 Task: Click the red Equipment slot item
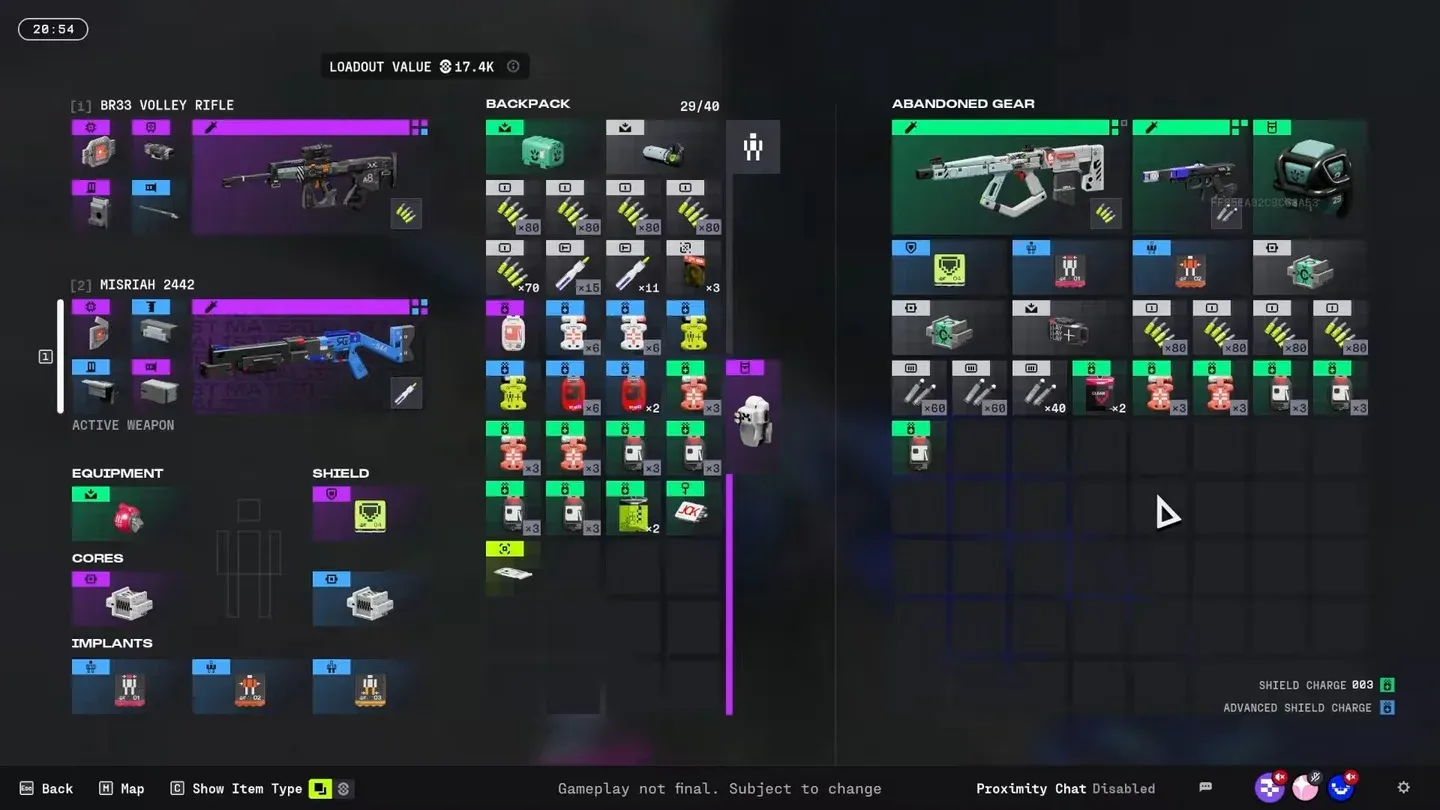coord(127,515)
